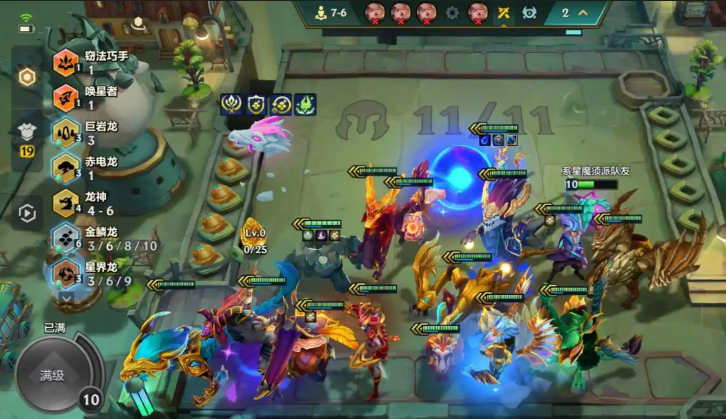Toggle the hexagon traits panel button
Image resolution: width=726 pixels, height=419 pixels.
pos(26,78)
